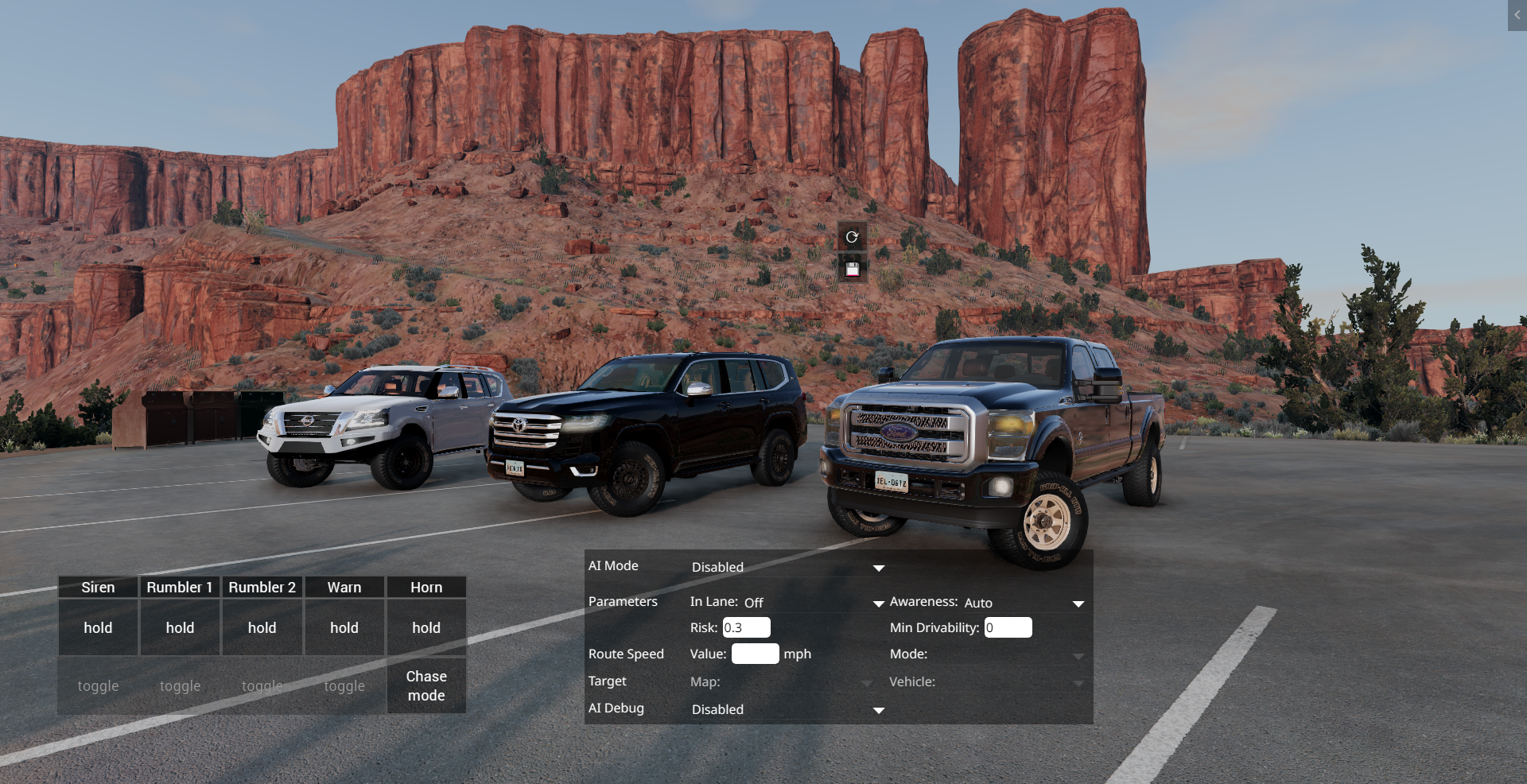This screenshot has height=784, width=1527.
Task: Open the AI Mode dropdown
Action: tap(787, 567)
